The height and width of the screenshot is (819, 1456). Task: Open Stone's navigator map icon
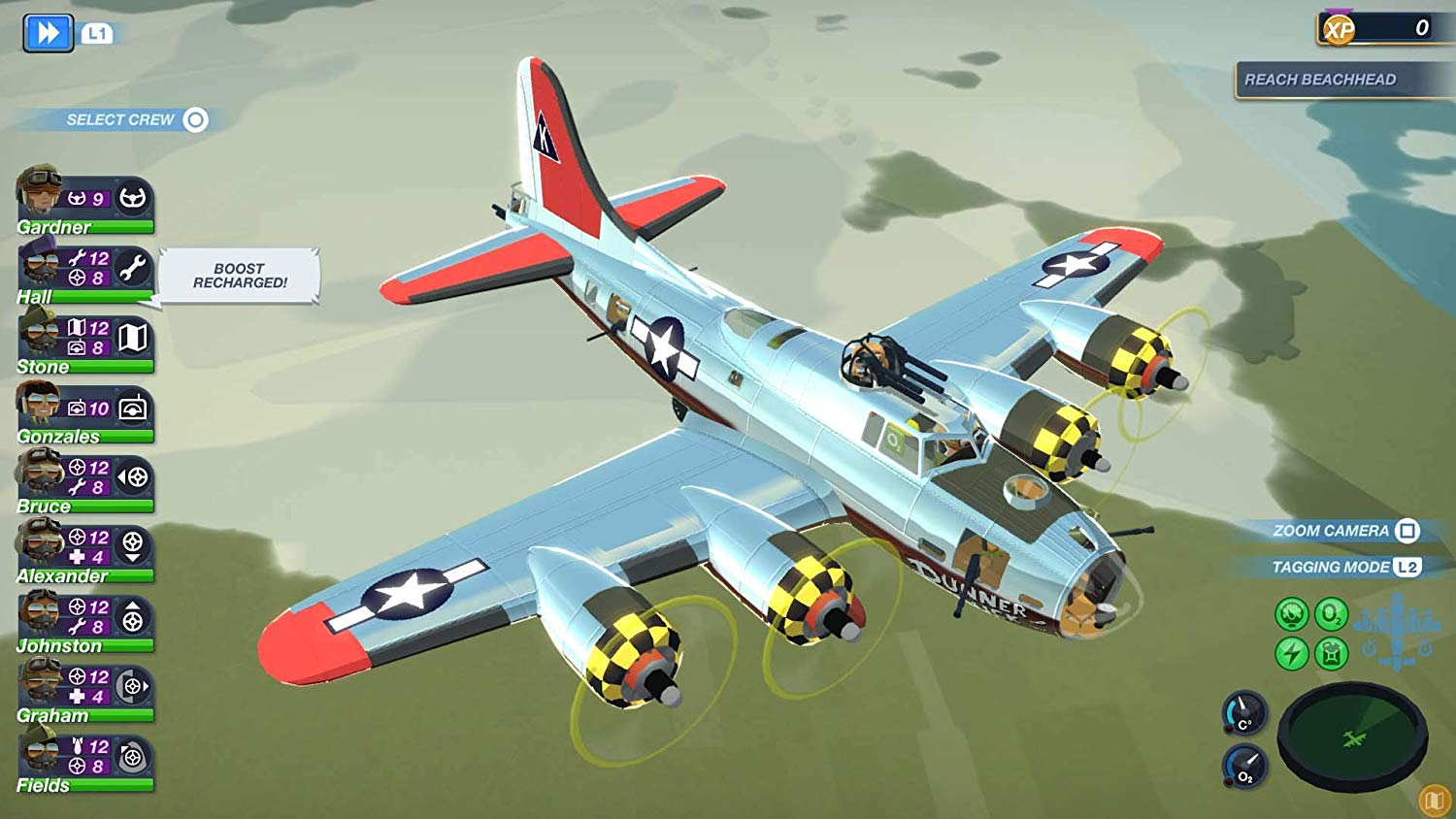(x=135, y=337)
